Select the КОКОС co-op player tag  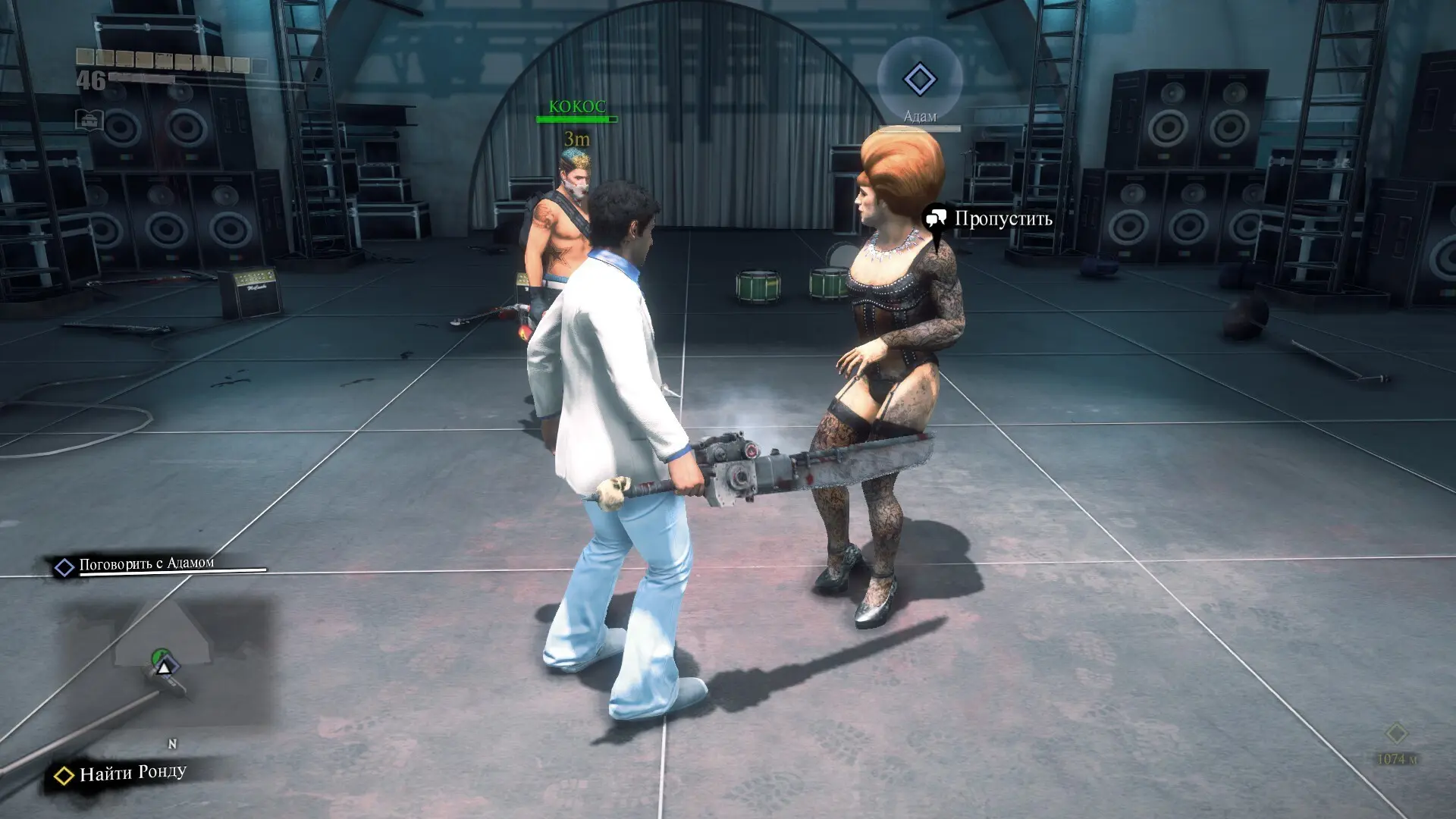pyautogui.click(x=577, y=107)
